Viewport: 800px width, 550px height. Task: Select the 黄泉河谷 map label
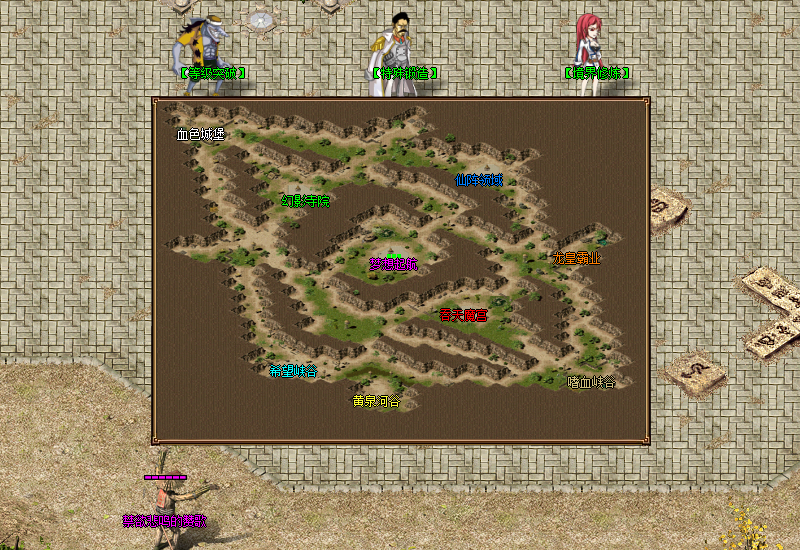[x=376, y=401]
